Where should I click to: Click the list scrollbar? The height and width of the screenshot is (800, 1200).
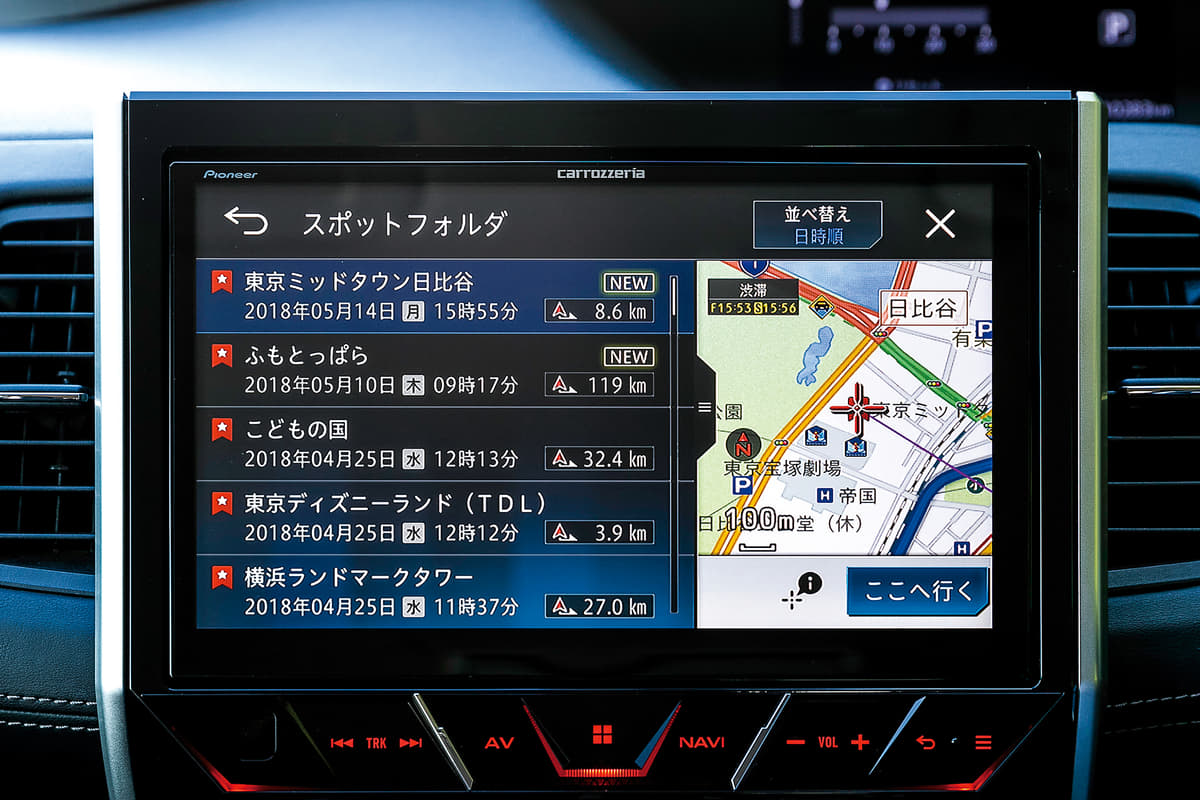pos(675,440)
